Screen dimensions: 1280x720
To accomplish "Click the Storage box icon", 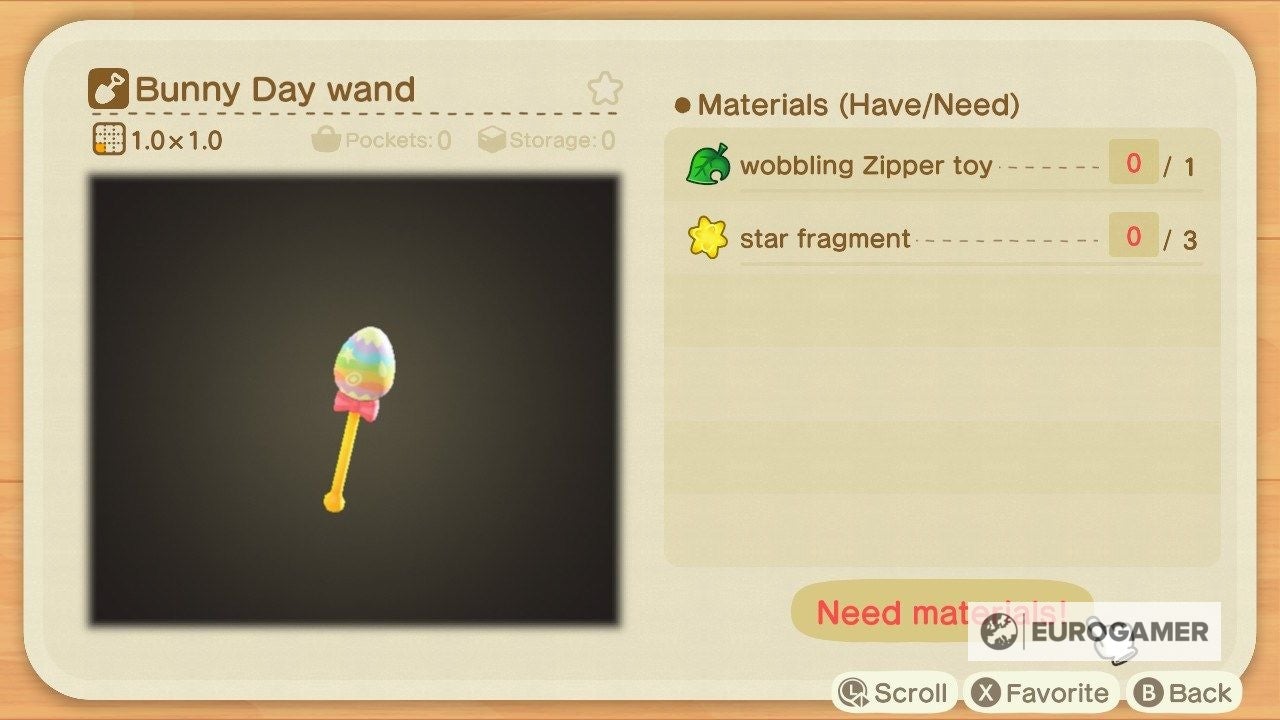I will (x=490, y=140).
